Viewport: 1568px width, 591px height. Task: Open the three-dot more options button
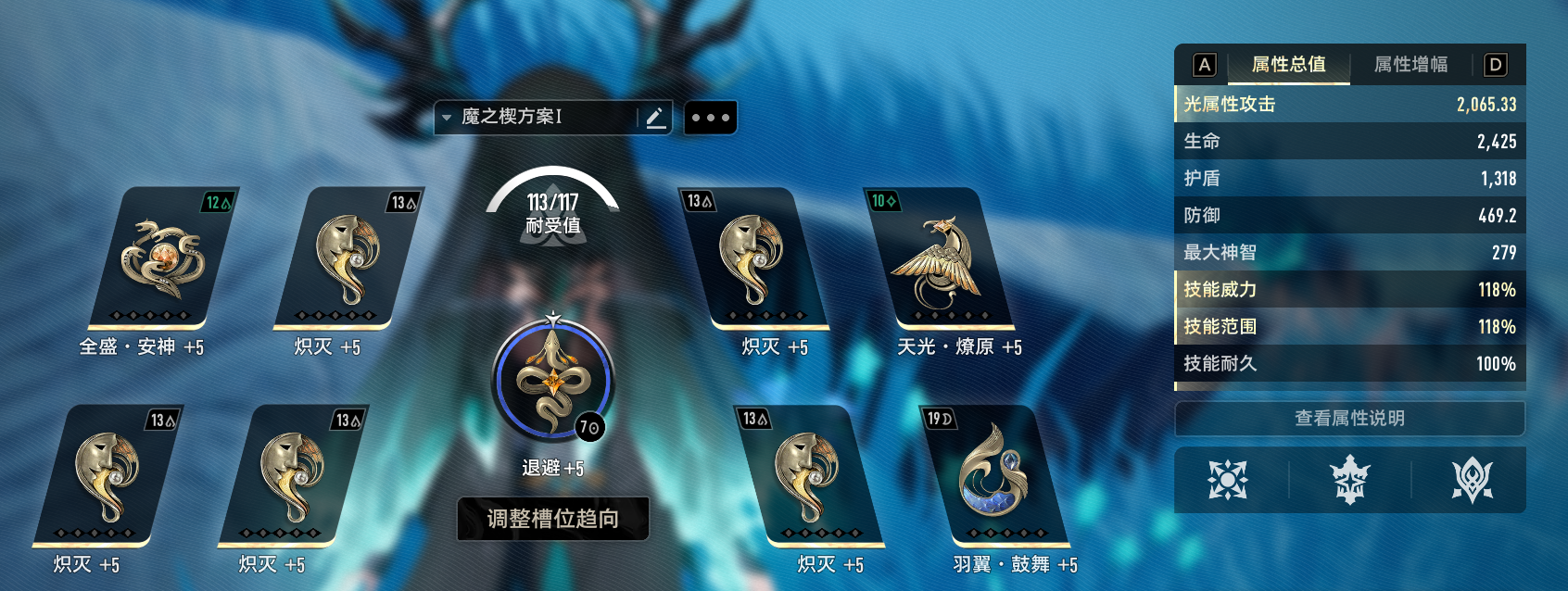tap(710, 118)
